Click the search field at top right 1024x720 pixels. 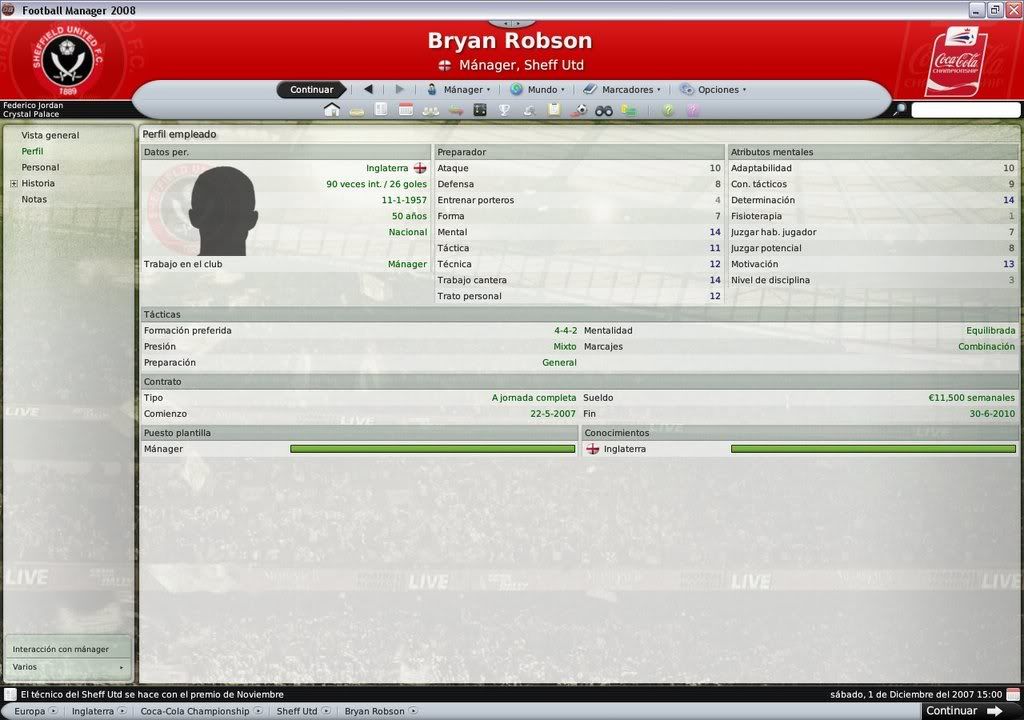click(x=964, y=110)
